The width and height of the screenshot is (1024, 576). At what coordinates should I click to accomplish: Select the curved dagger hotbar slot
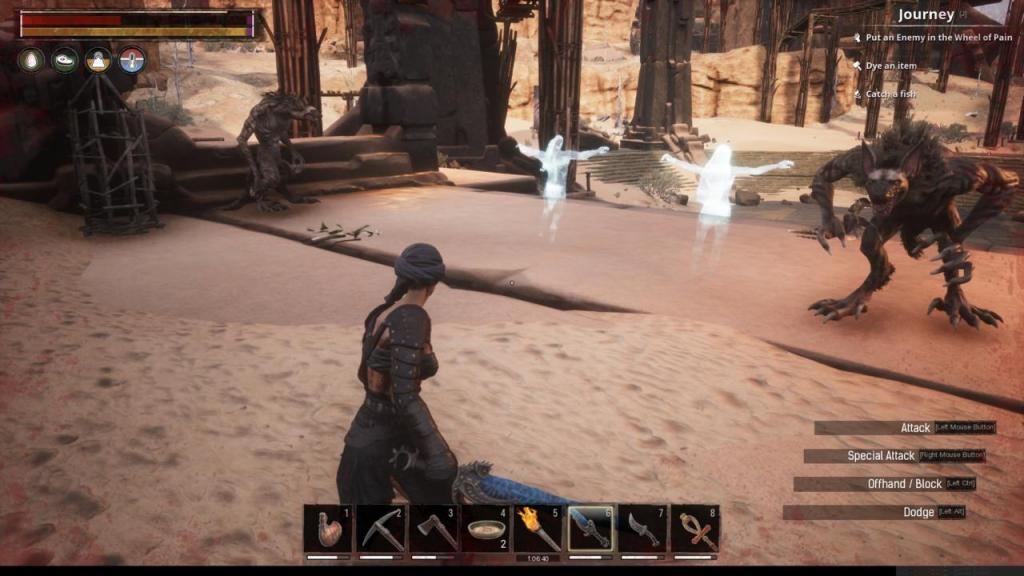click(643, 529)
